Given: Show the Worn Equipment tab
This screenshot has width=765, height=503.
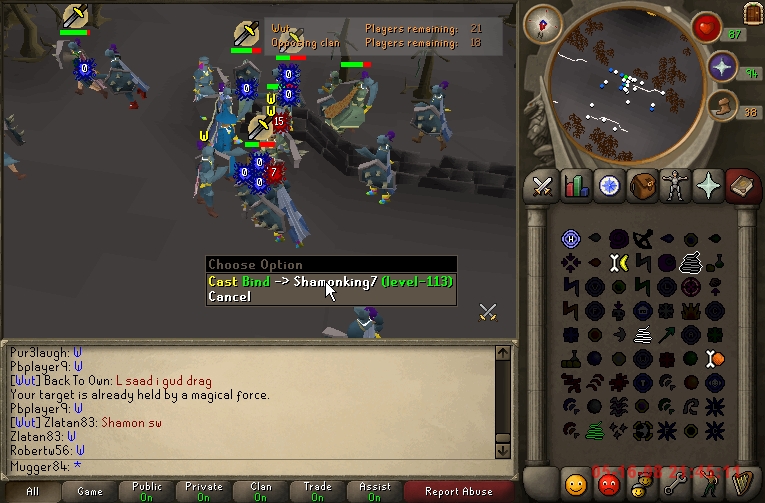Looking at the screenshot, I should [675, 186].
